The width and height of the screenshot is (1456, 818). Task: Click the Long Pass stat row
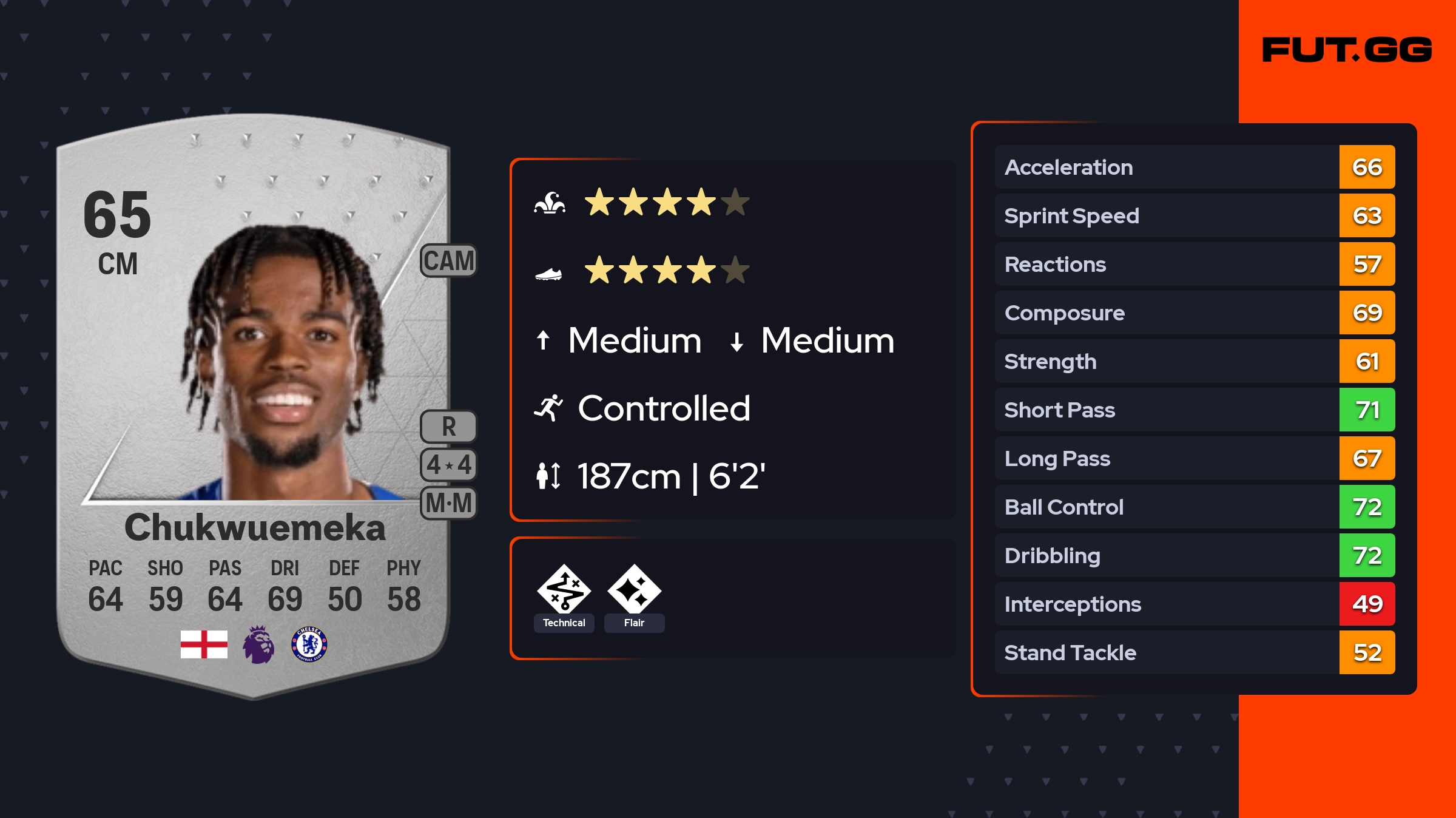[1194, 458]
